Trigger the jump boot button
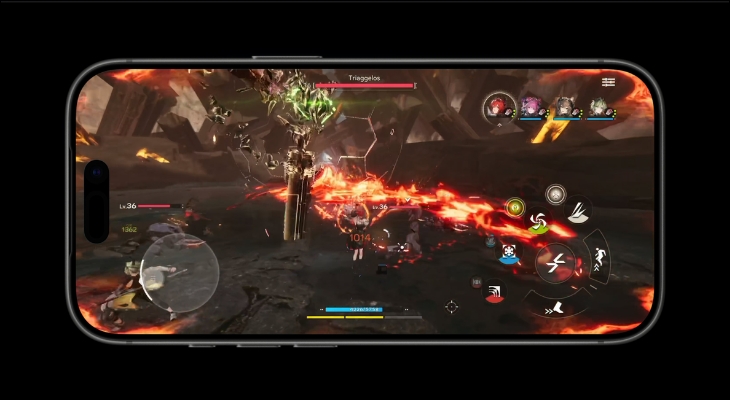The image size is (730, 400). (556, 308)
